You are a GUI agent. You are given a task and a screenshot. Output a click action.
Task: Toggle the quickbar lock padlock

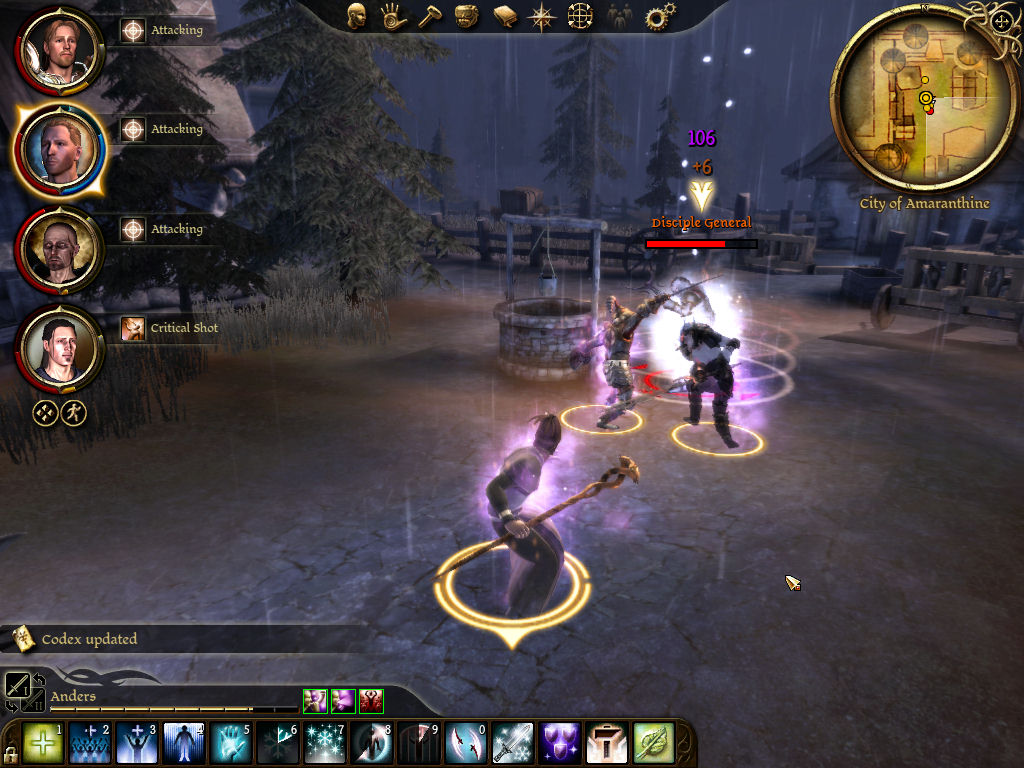tap(10, 752)
